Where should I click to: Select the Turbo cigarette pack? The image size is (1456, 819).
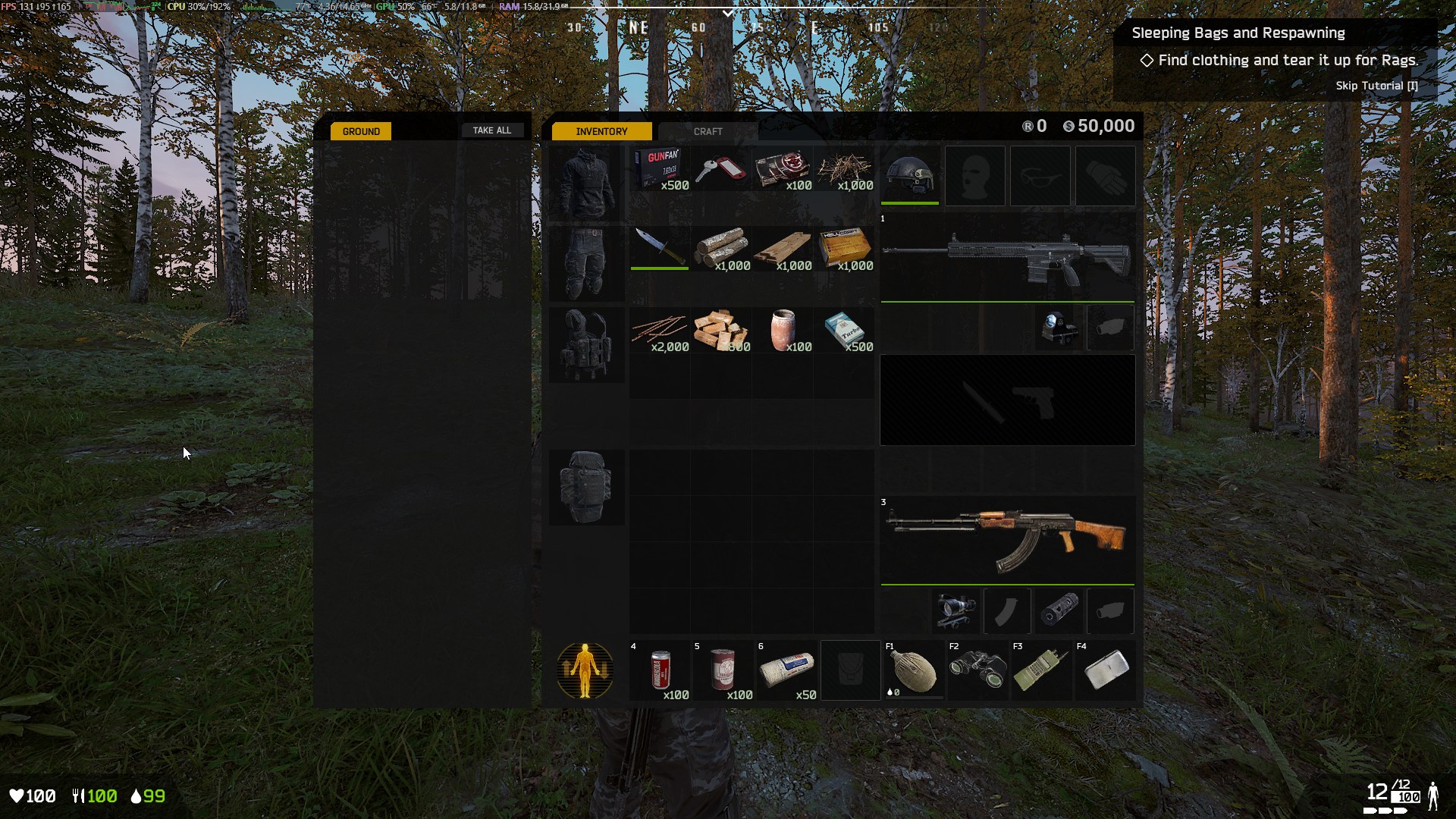click(x=845, y=330)
